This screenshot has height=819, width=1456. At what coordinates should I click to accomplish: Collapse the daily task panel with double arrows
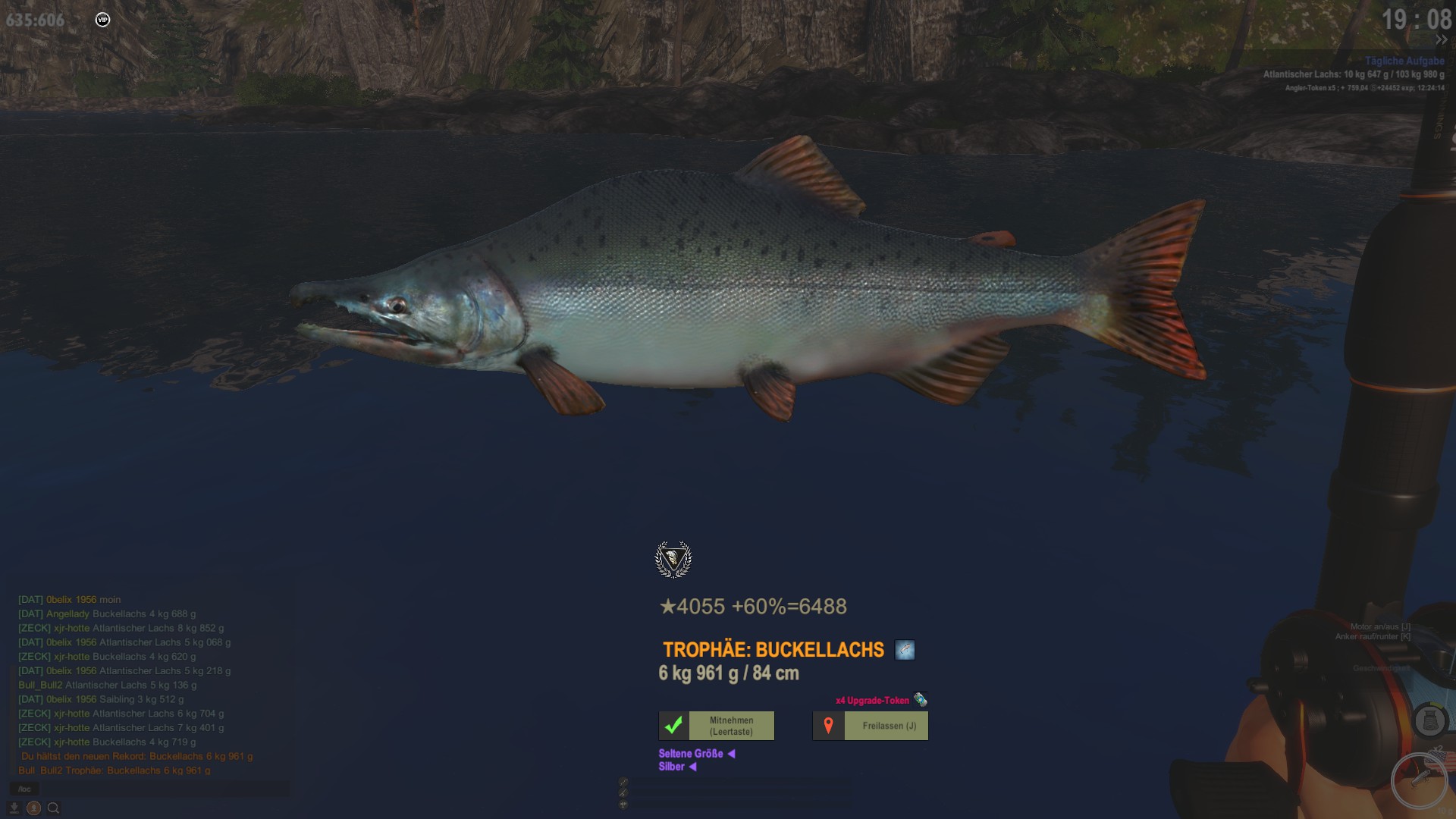click(x=1441, y=40)
